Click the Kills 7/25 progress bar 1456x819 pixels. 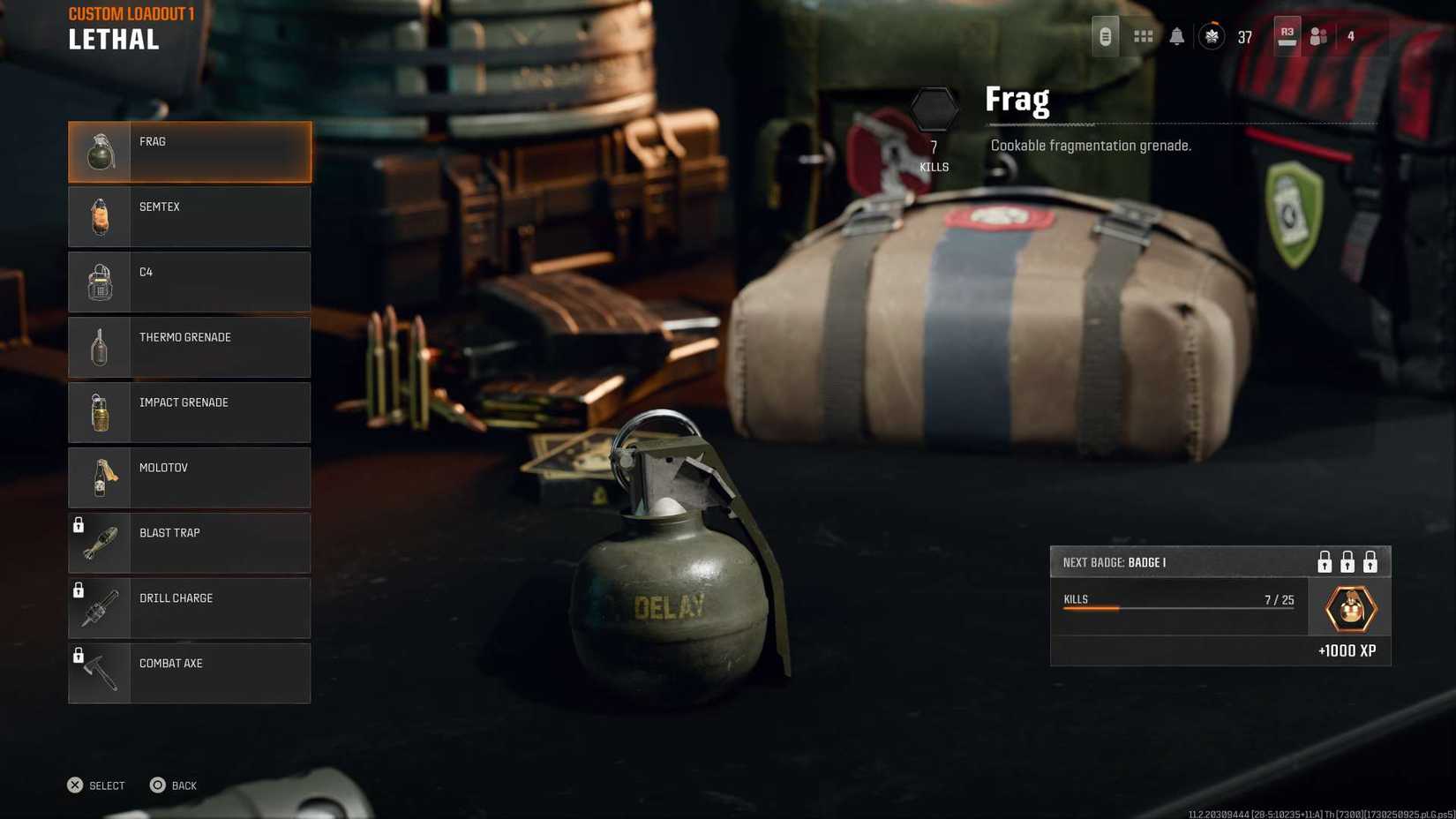1178,605
